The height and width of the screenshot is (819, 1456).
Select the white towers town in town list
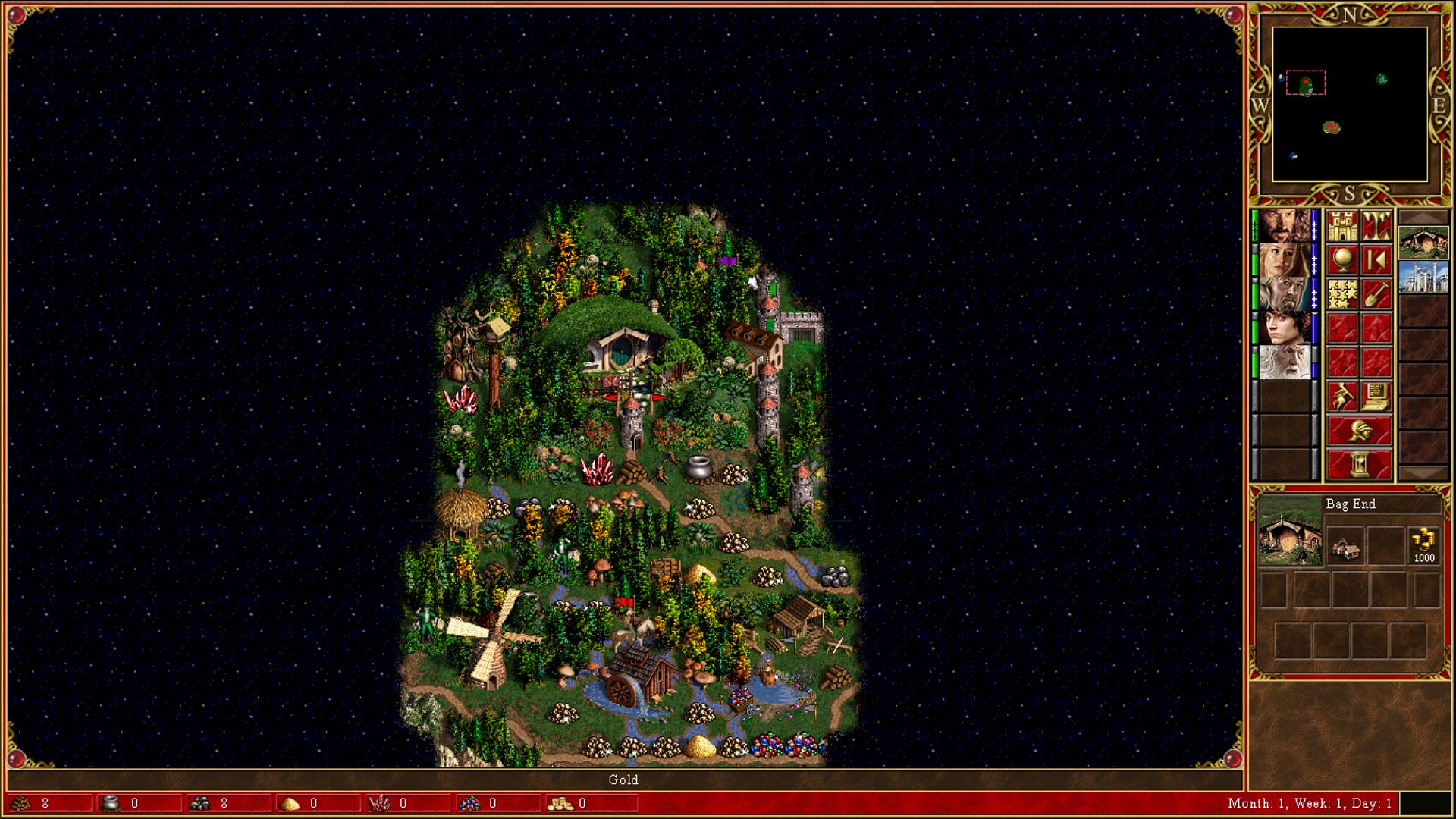(1423, 277)
